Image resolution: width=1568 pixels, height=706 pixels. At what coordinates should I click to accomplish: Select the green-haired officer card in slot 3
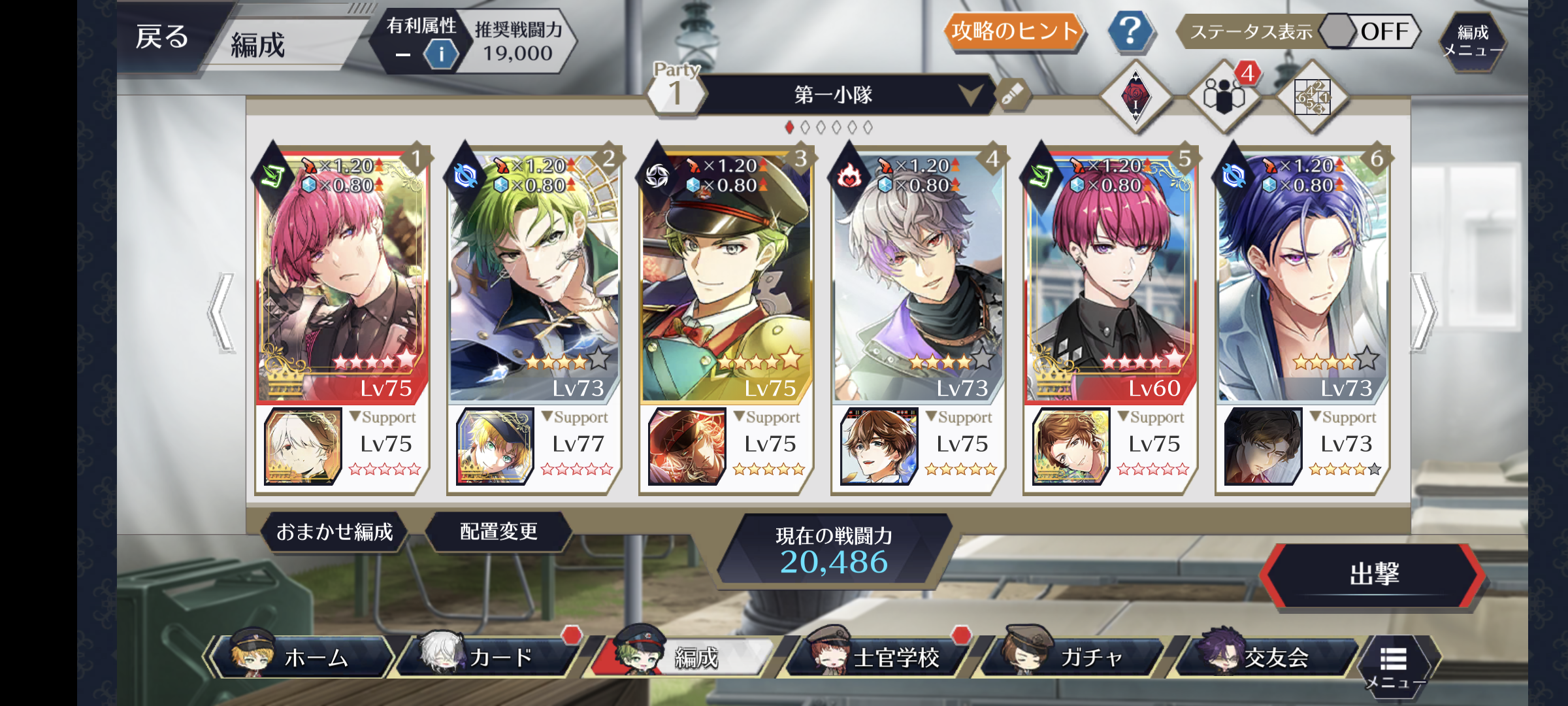pyautogui.click(x=725, y=275)
